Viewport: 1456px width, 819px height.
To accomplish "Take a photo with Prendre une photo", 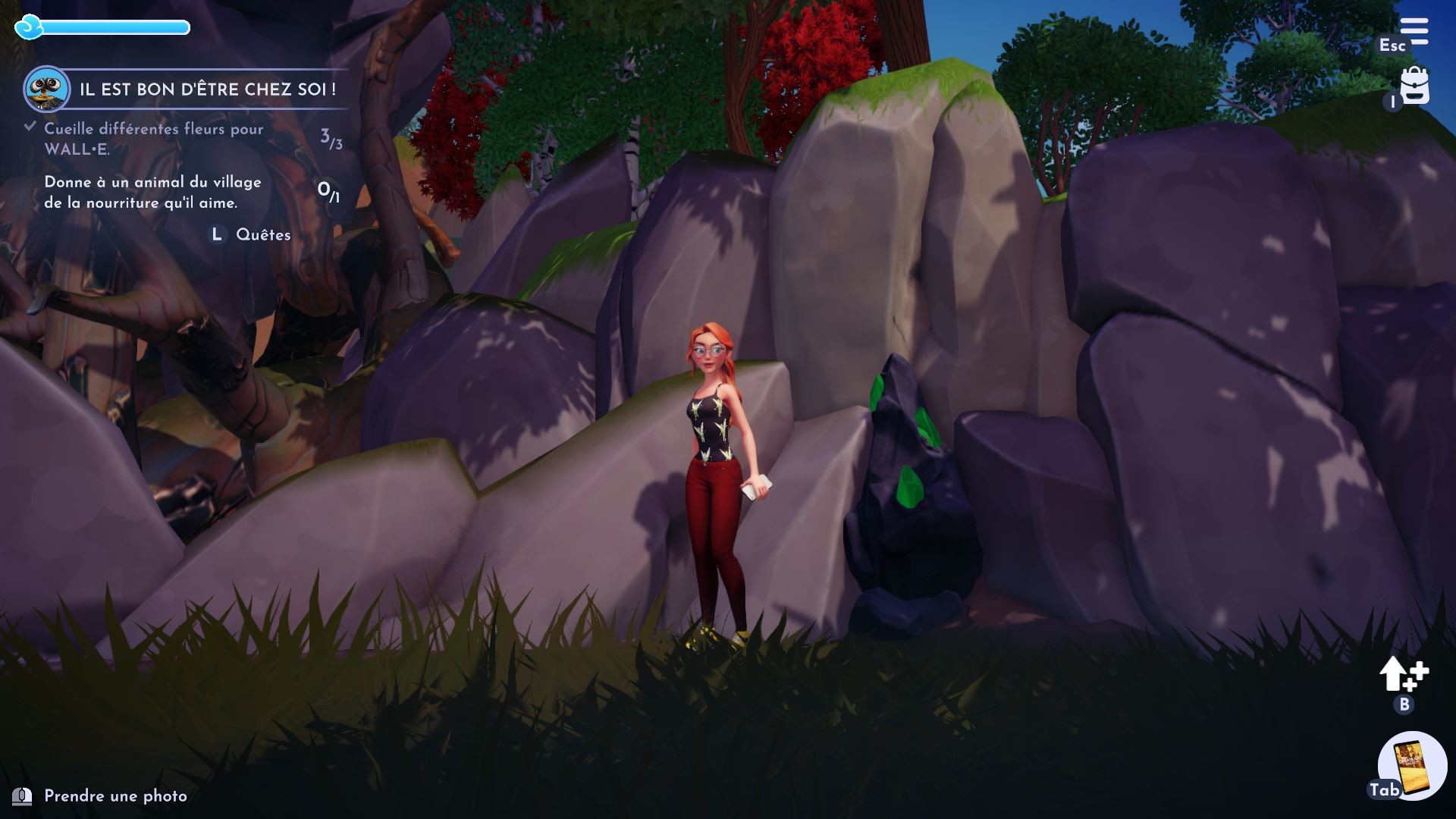I will point(115,796).
